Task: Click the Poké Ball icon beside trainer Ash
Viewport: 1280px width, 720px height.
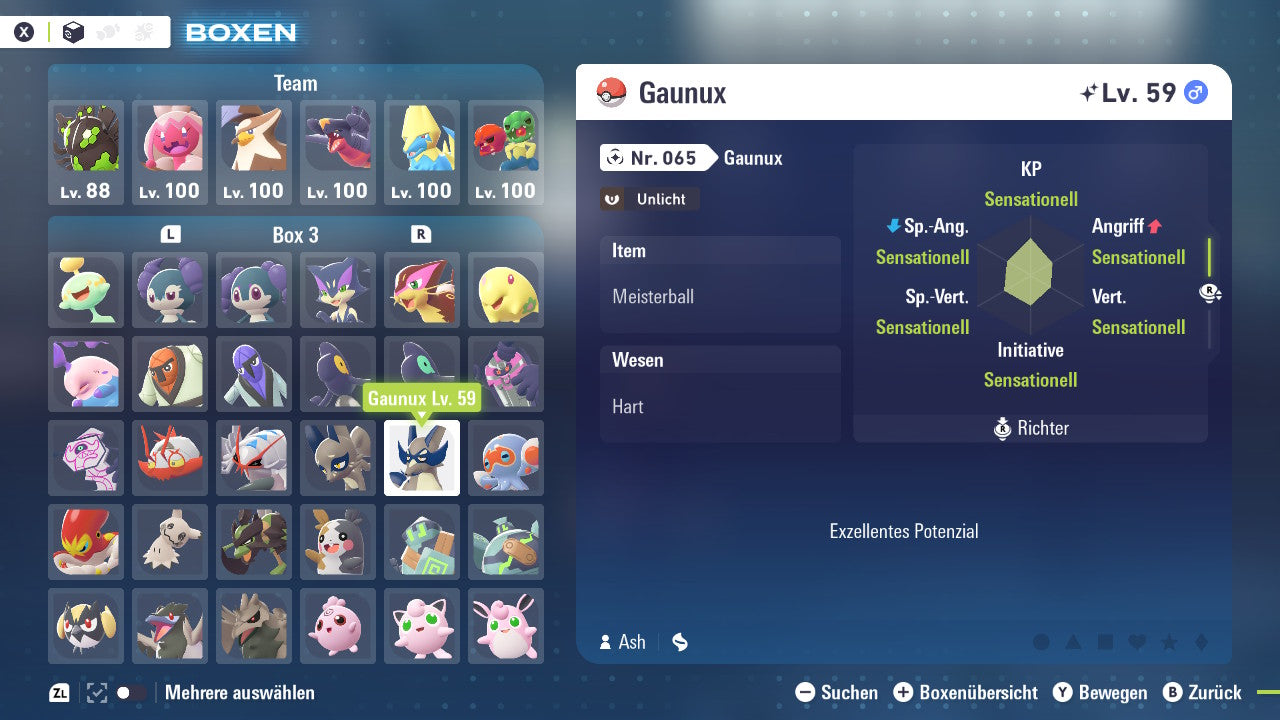Action: coord(679,642)
